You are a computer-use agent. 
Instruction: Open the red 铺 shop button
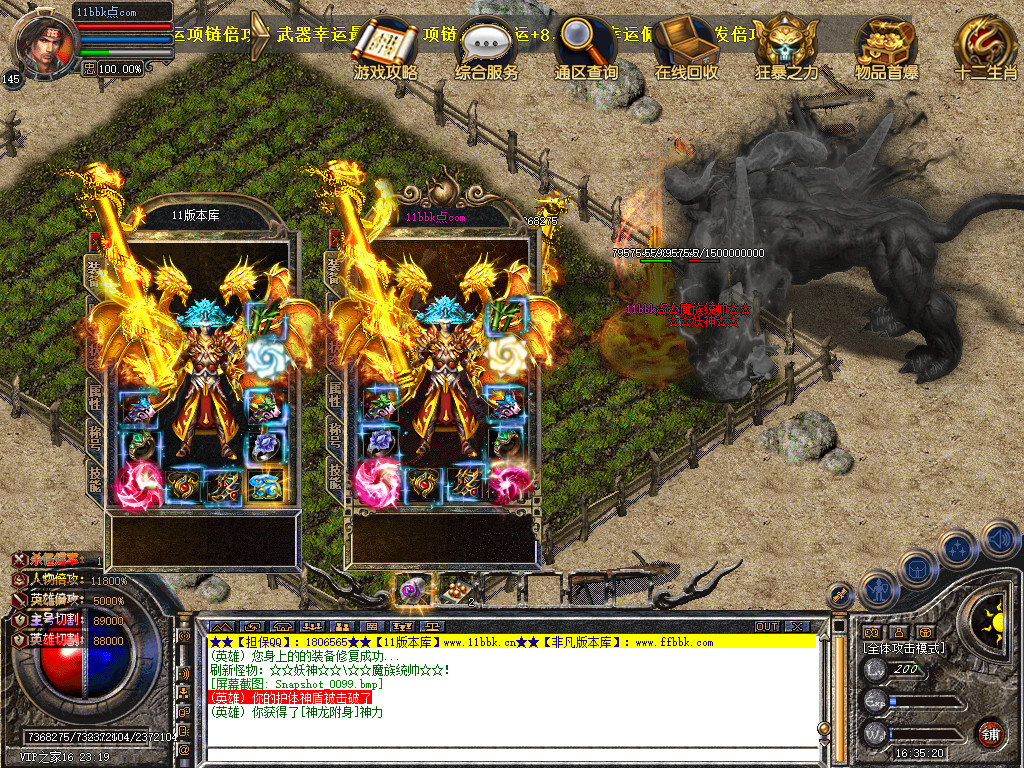point(991,734)
